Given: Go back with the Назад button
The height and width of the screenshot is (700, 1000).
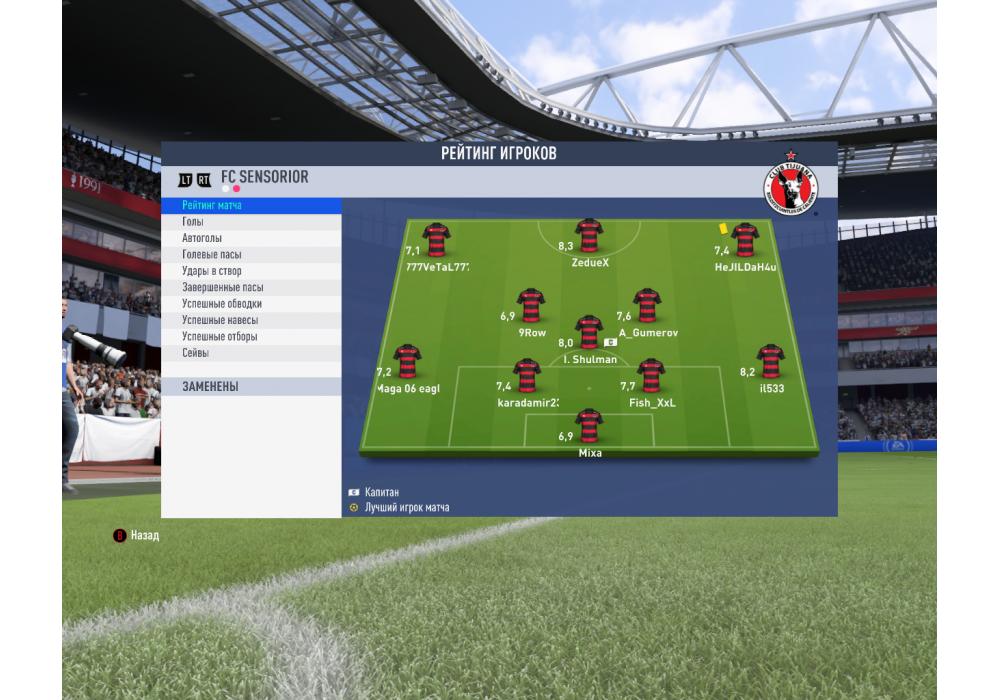Looking at the screenshot, I should point(136,535).
